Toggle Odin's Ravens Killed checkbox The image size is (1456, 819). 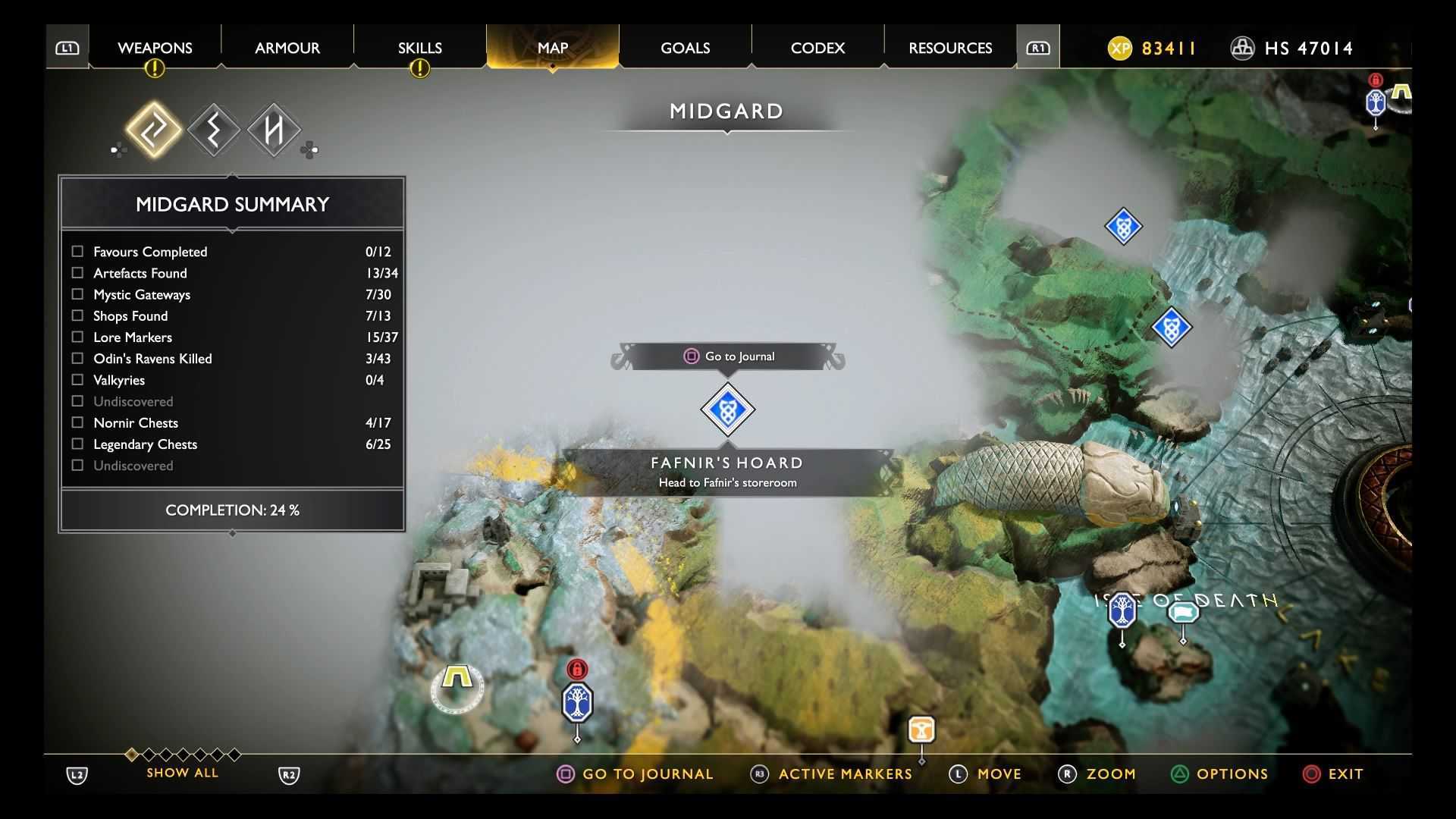pyautogui.click(x=77, y=358)
